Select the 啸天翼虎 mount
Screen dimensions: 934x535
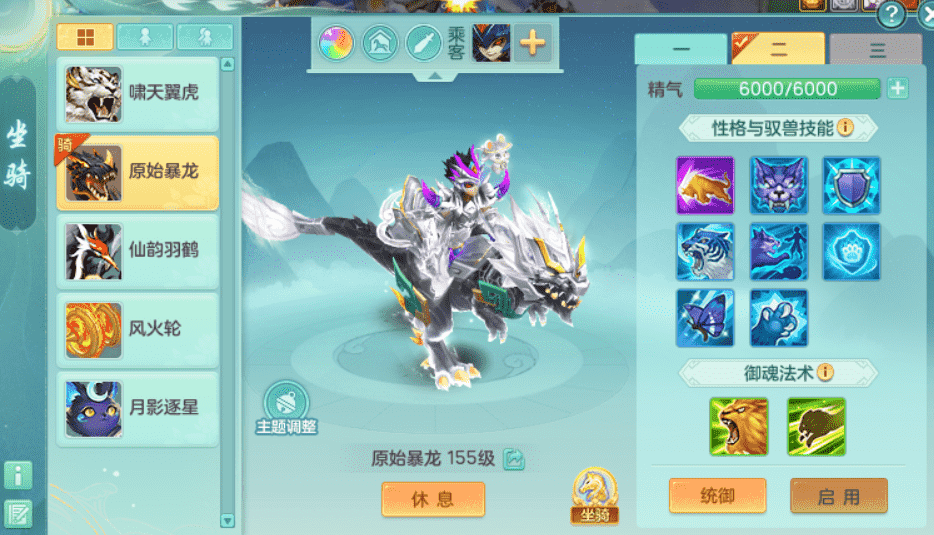(x=137, y=94)
